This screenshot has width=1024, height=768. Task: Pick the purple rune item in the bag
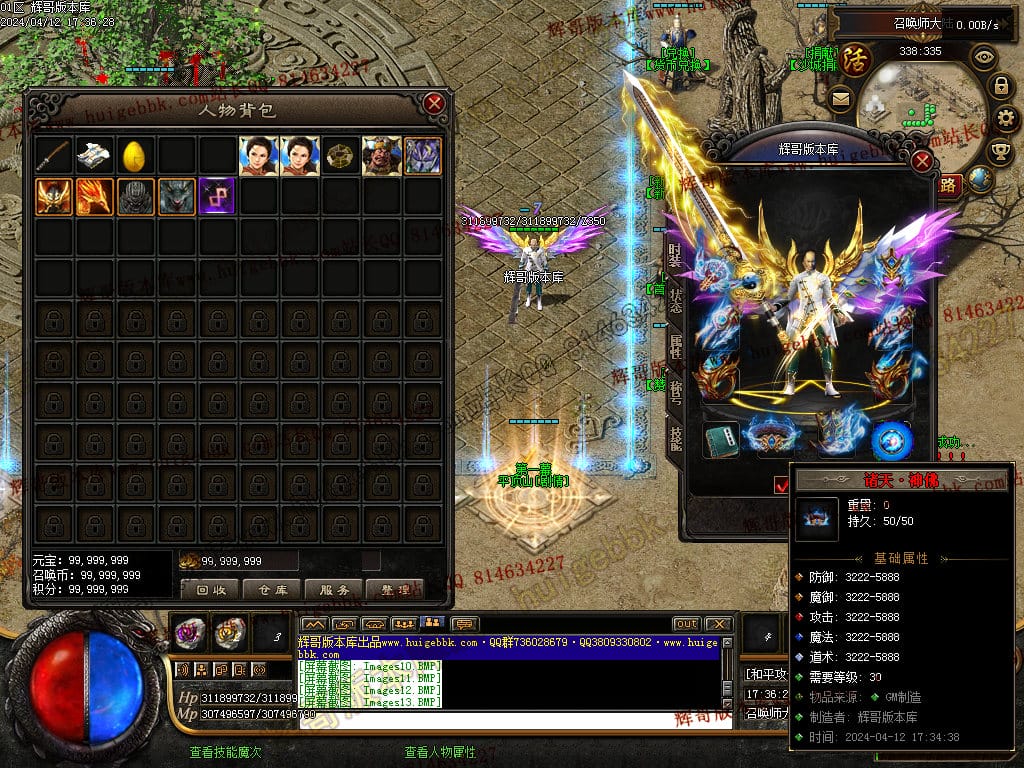pos(217,196)
